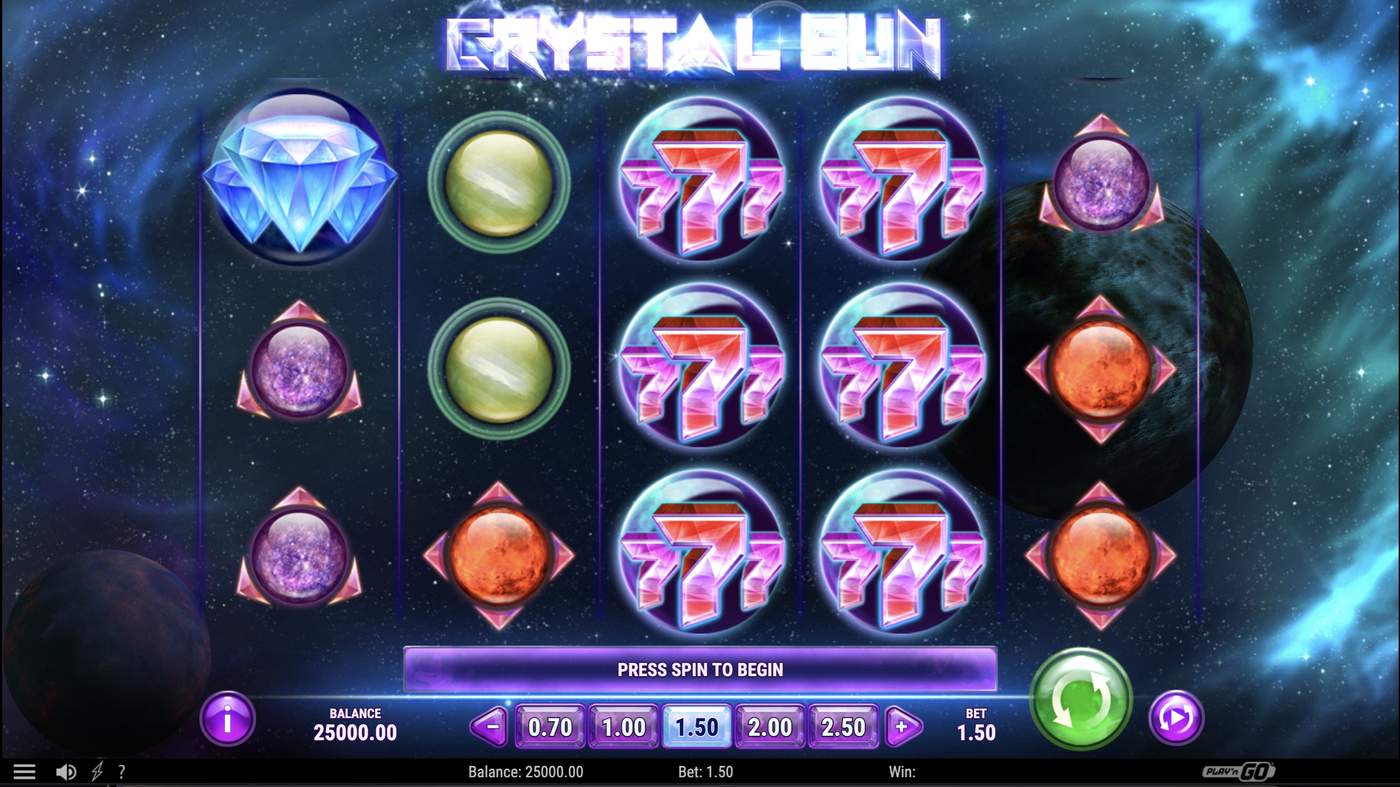This screenshot has width=1400, height=787.
Task: Switch the bet to 2.00
Action: click(769, 727)
